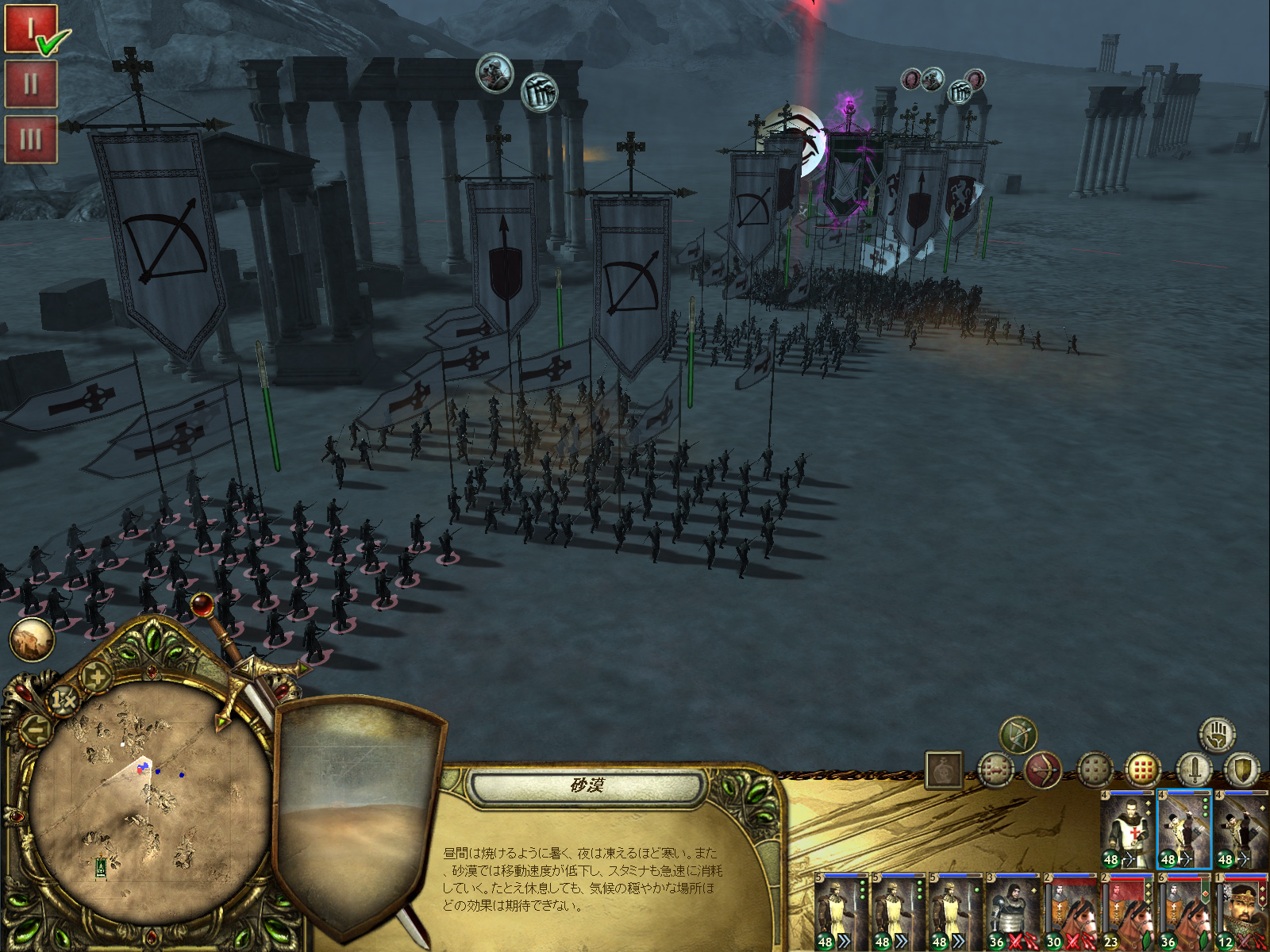Activate the sword attack stance

[x=1193, y=770]
